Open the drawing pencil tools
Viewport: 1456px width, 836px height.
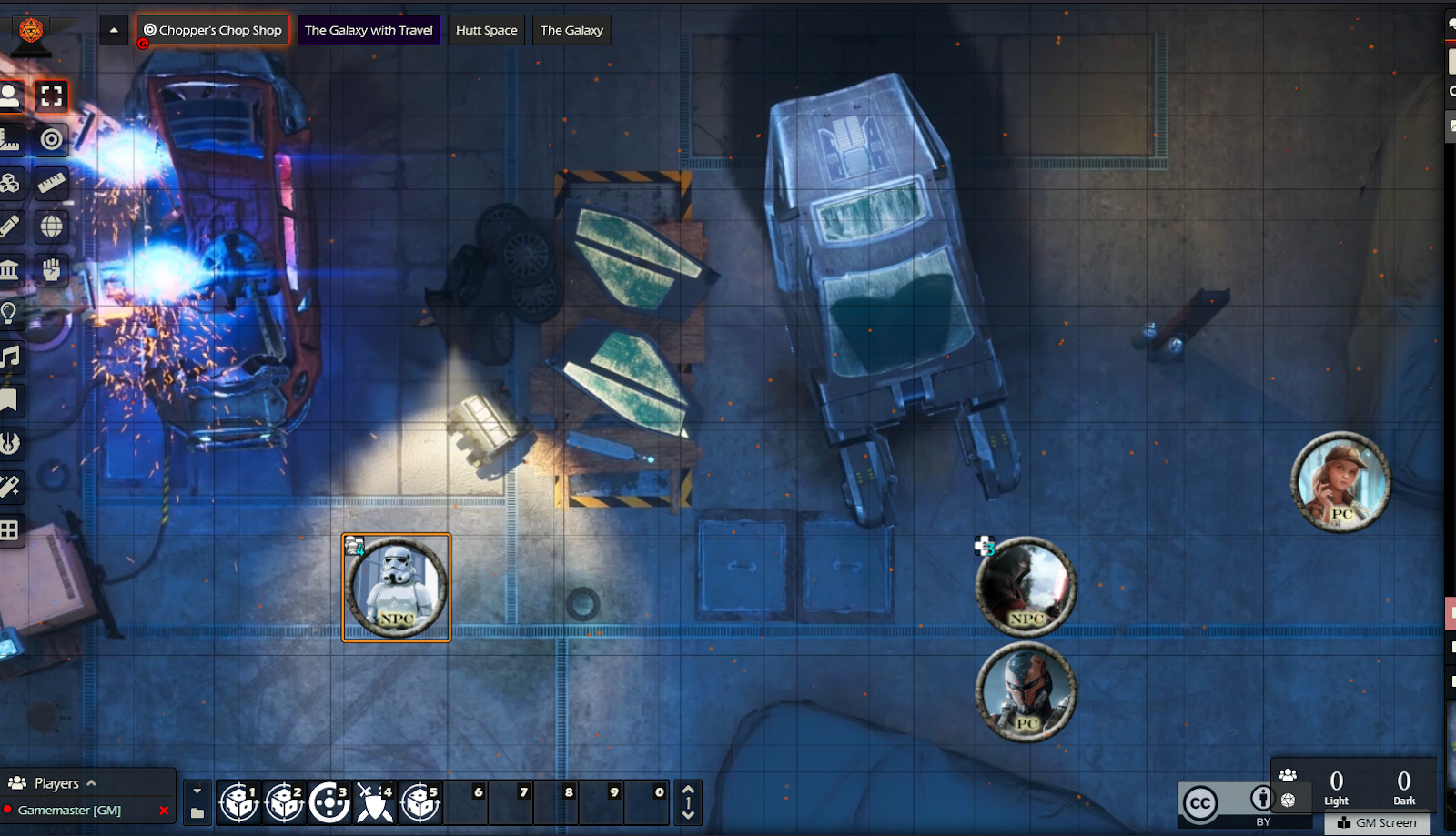point(10,226)
